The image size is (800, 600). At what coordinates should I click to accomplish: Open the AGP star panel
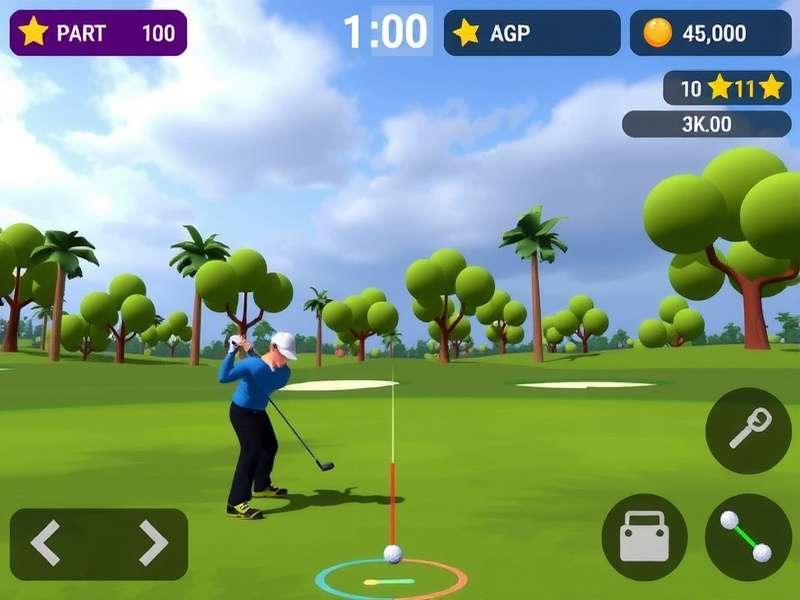tap(531, 33)
